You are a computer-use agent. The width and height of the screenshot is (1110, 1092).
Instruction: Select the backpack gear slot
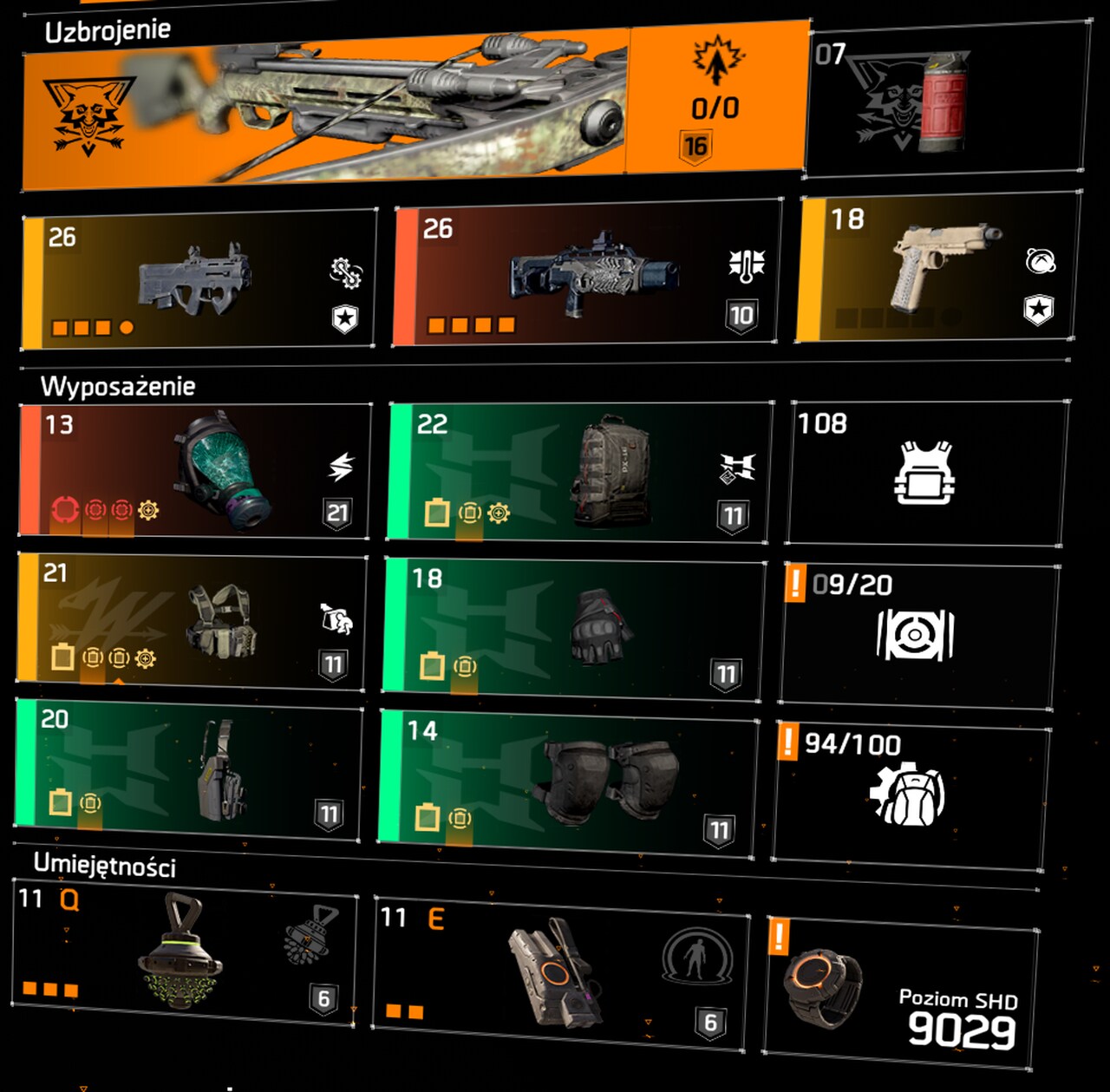click(x=578, y=473)
